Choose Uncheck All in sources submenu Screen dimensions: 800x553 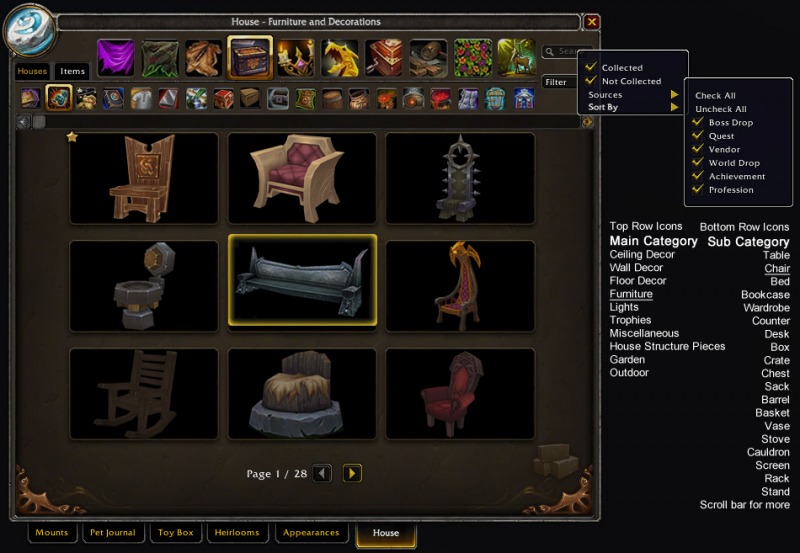point(720,109)
